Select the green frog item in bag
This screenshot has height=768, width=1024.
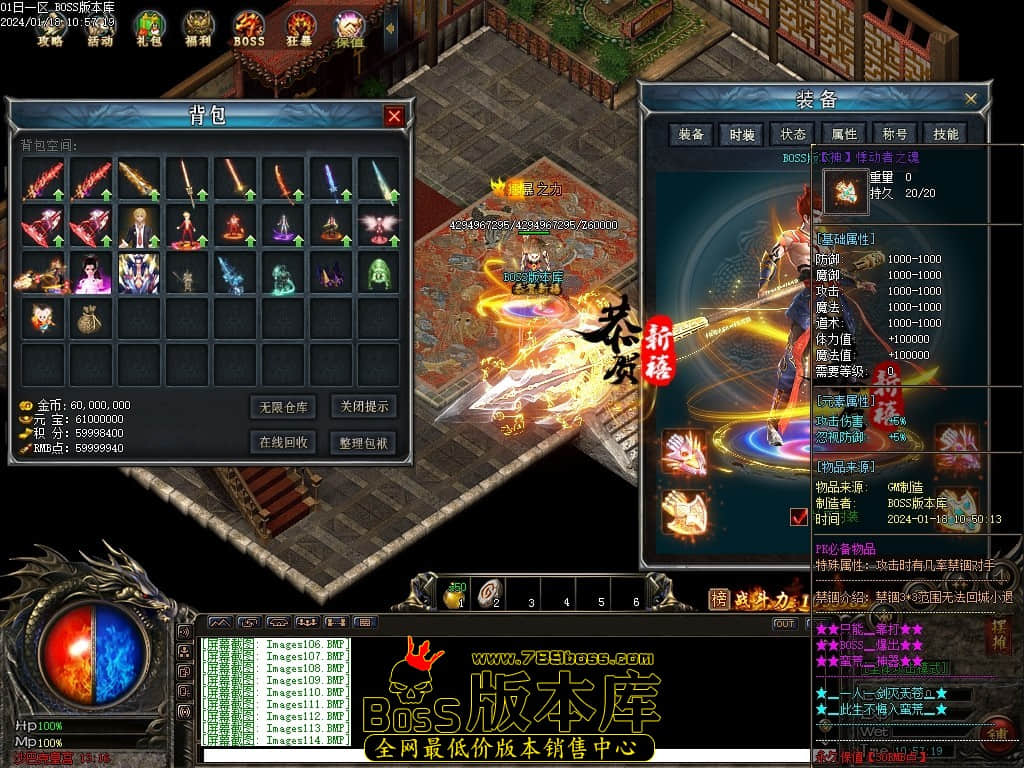[378, 272]
